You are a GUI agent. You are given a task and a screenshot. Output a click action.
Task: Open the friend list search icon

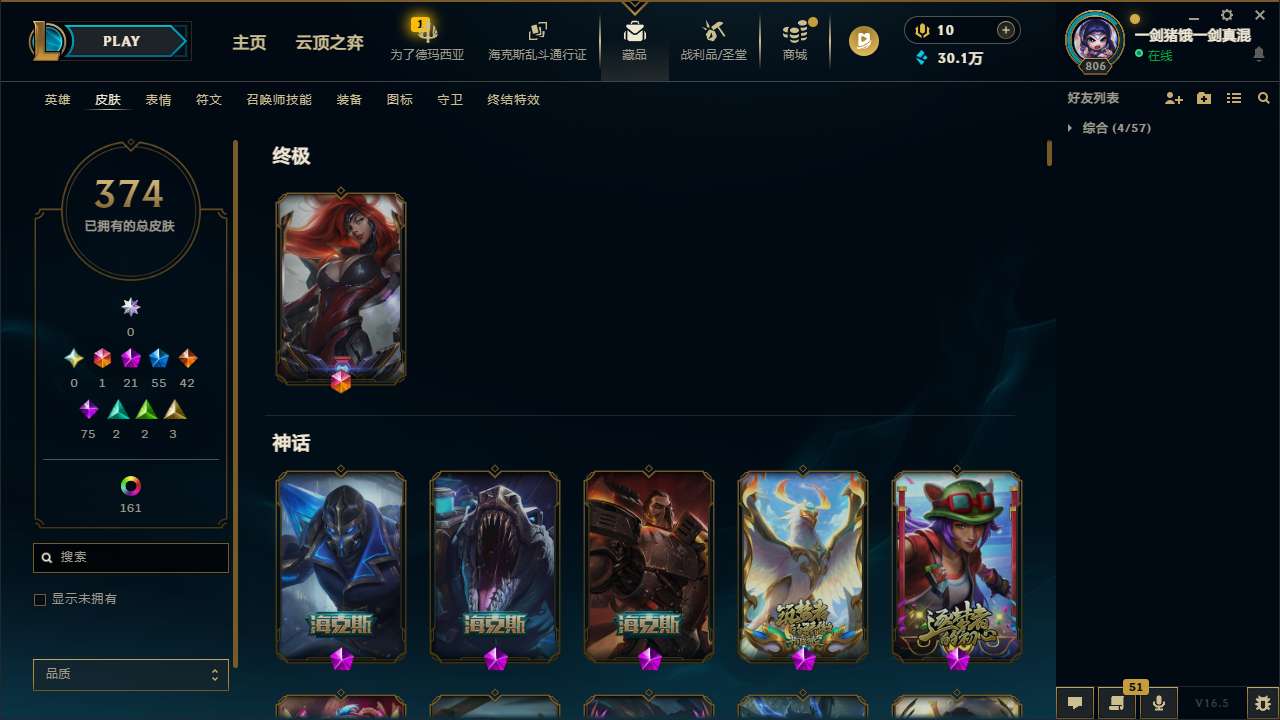1264,97
